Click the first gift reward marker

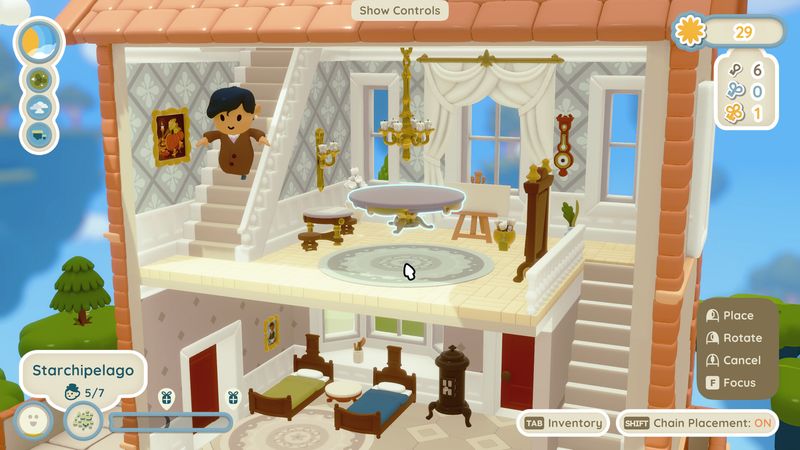pos(167,397)
